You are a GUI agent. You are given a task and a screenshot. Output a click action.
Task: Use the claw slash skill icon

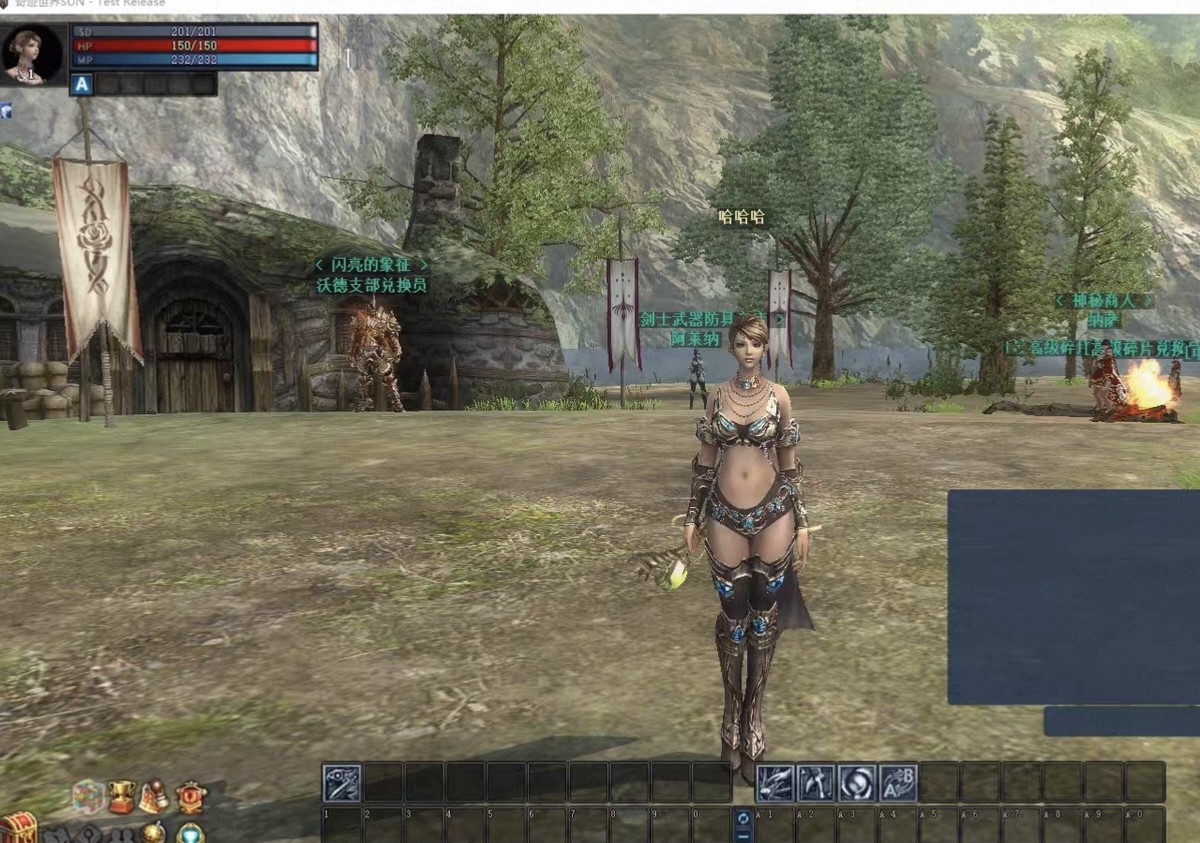click(775, 782)
